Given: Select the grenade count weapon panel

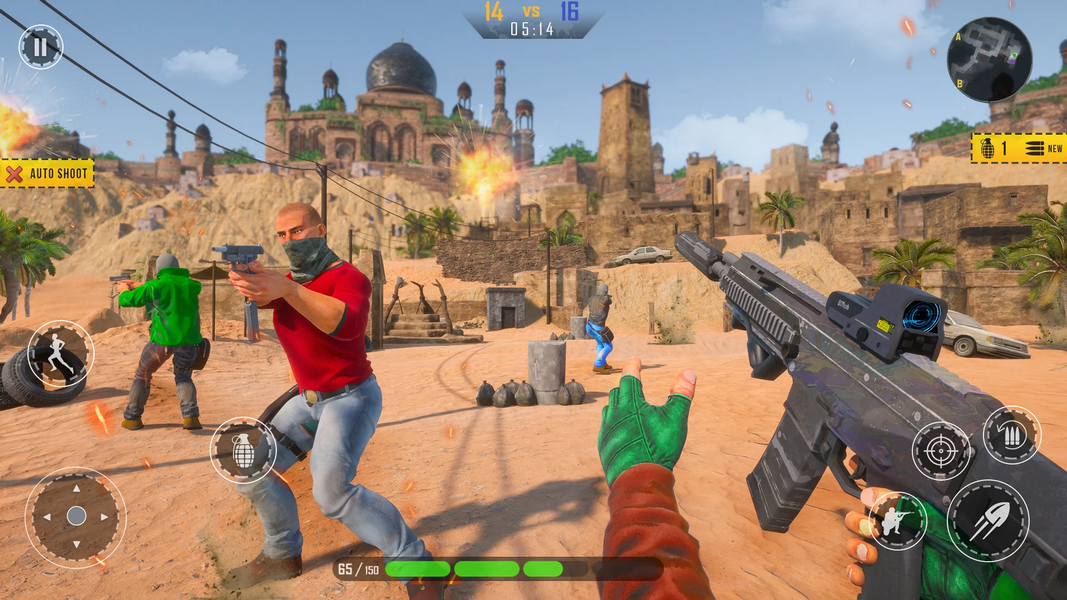Looking at the screenshot, I should point(1017,148).
